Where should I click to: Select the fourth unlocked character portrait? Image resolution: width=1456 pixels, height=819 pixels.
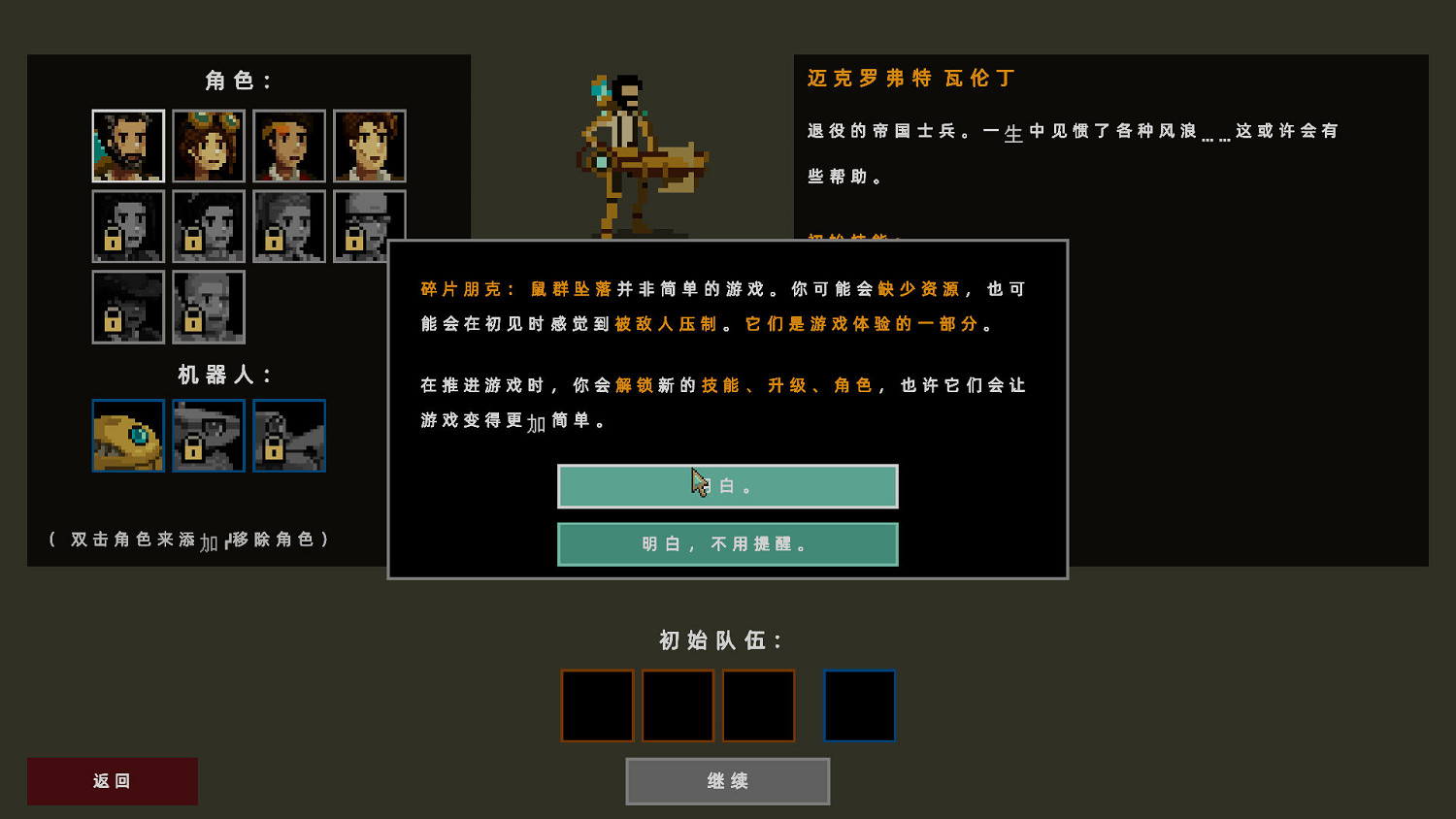[x=370, y=146]
